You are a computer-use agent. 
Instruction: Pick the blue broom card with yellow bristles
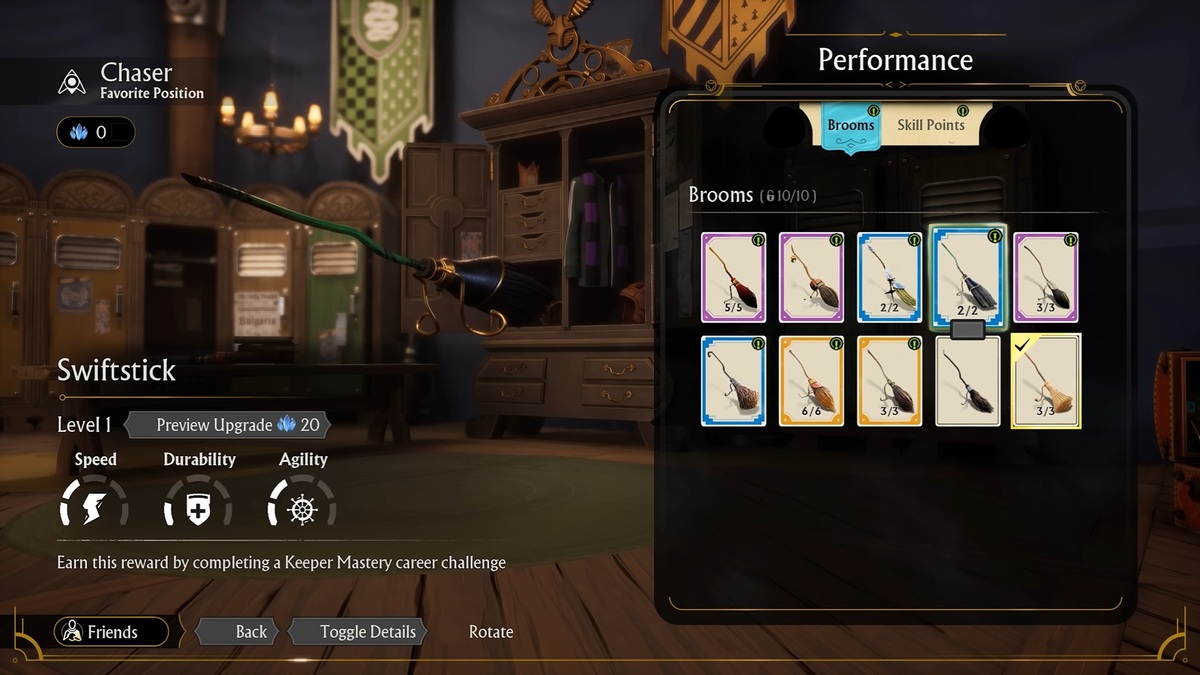coord(889,277)
